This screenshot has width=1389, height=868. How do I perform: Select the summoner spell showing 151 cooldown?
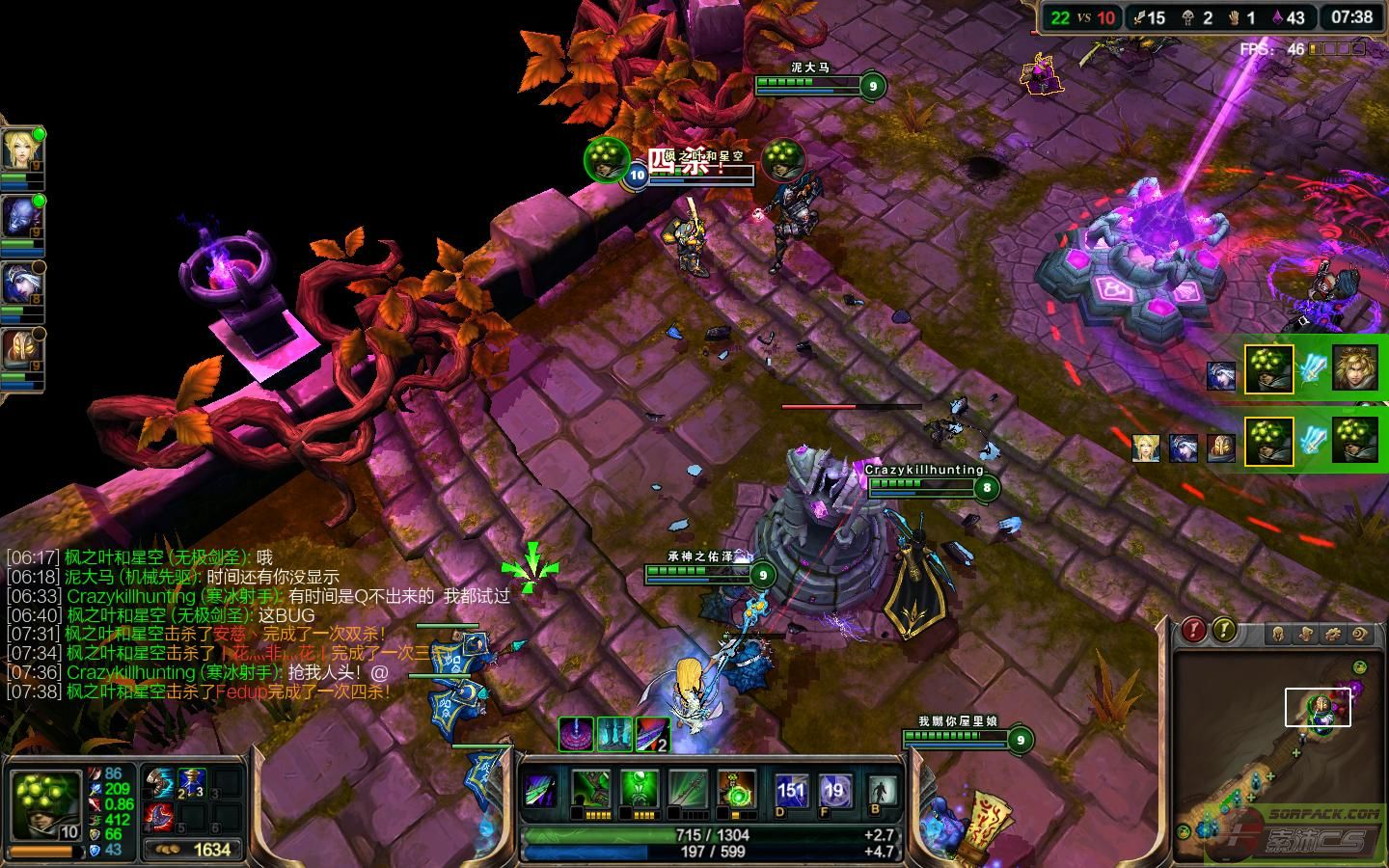pyautogui.click(x=791, y=791)
